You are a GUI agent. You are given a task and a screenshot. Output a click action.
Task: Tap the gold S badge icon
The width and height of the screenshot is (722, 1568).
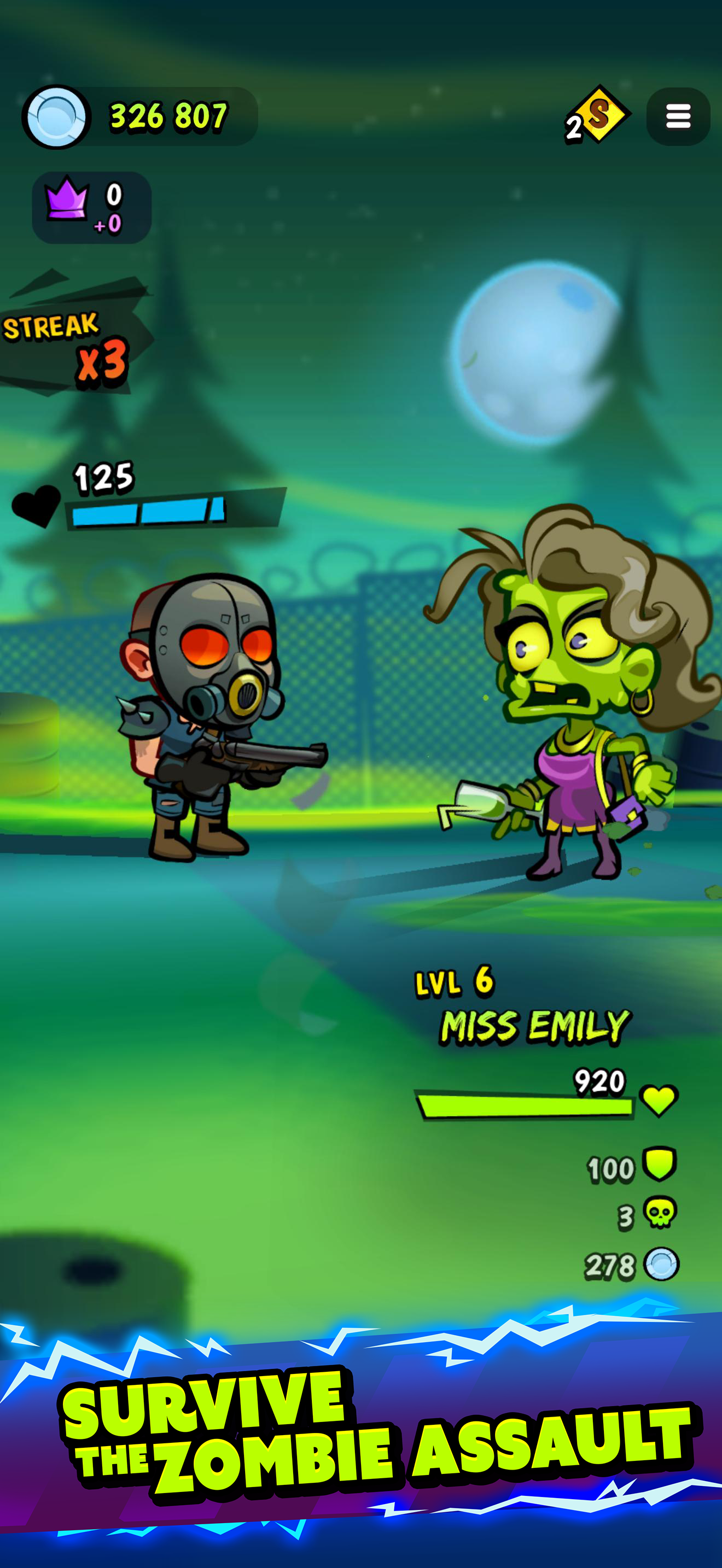(x=597, y=115)
